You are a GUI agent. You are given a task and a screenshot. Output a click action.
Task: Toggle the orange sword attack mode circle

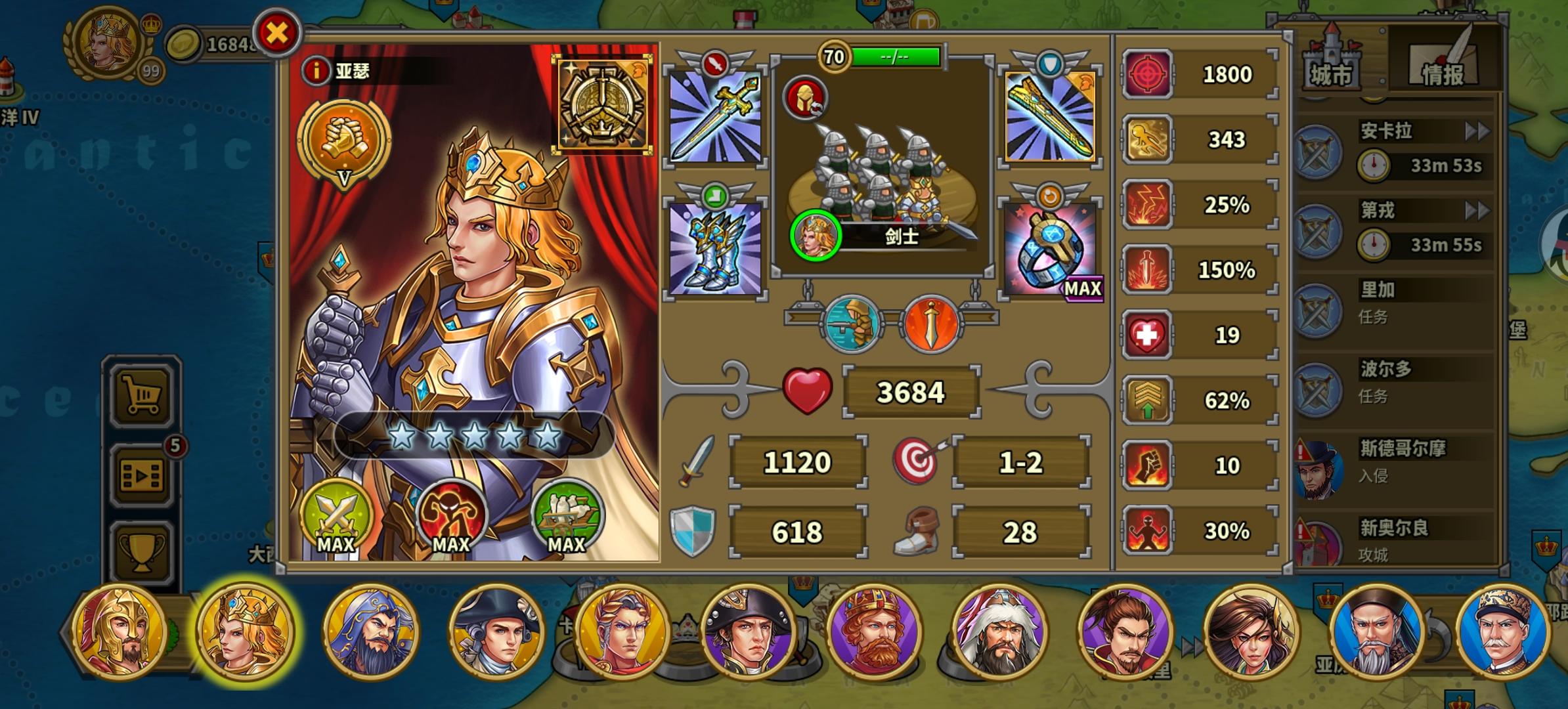(933, 321)
